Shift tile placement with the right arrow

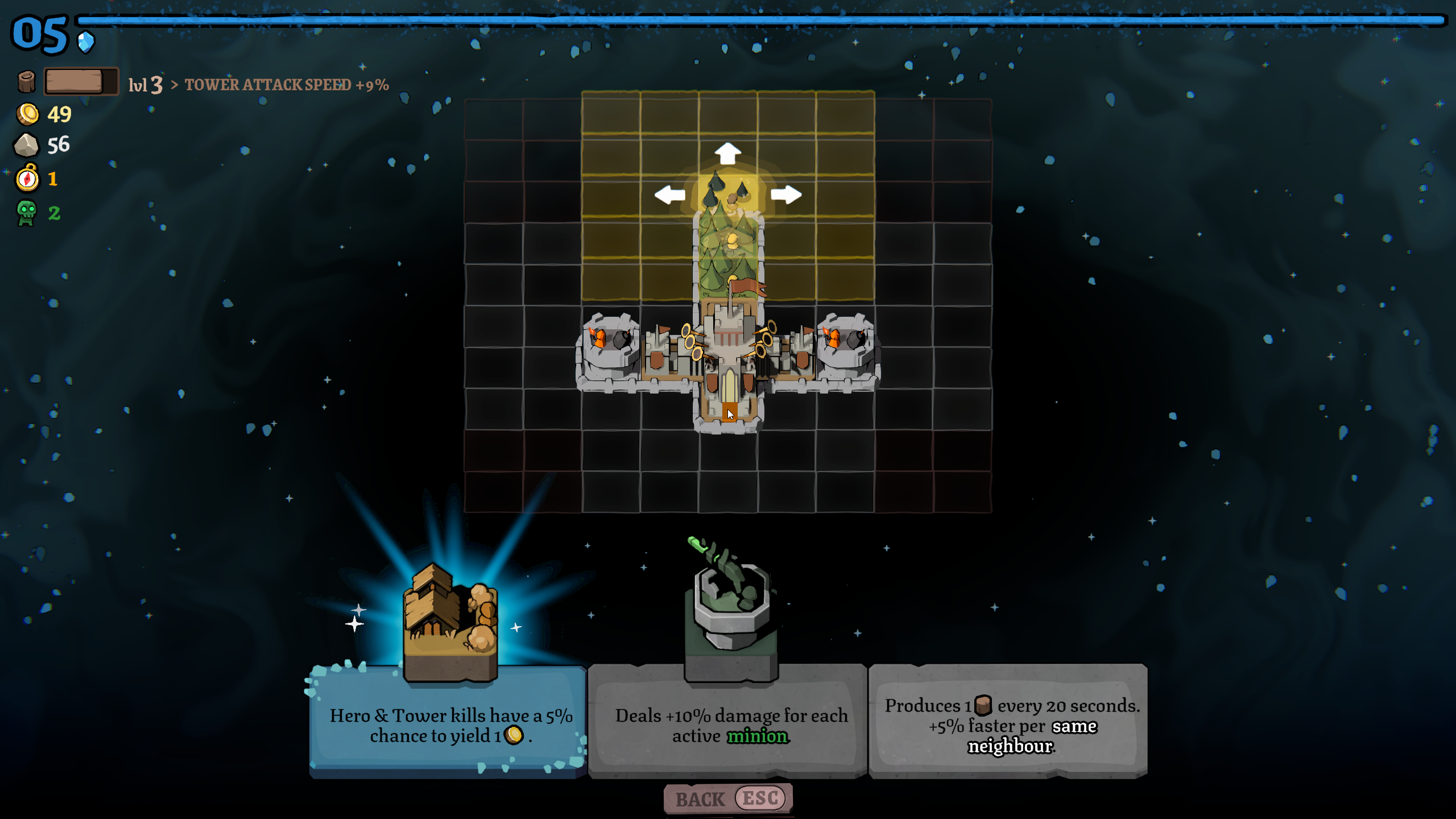point(786,195)
